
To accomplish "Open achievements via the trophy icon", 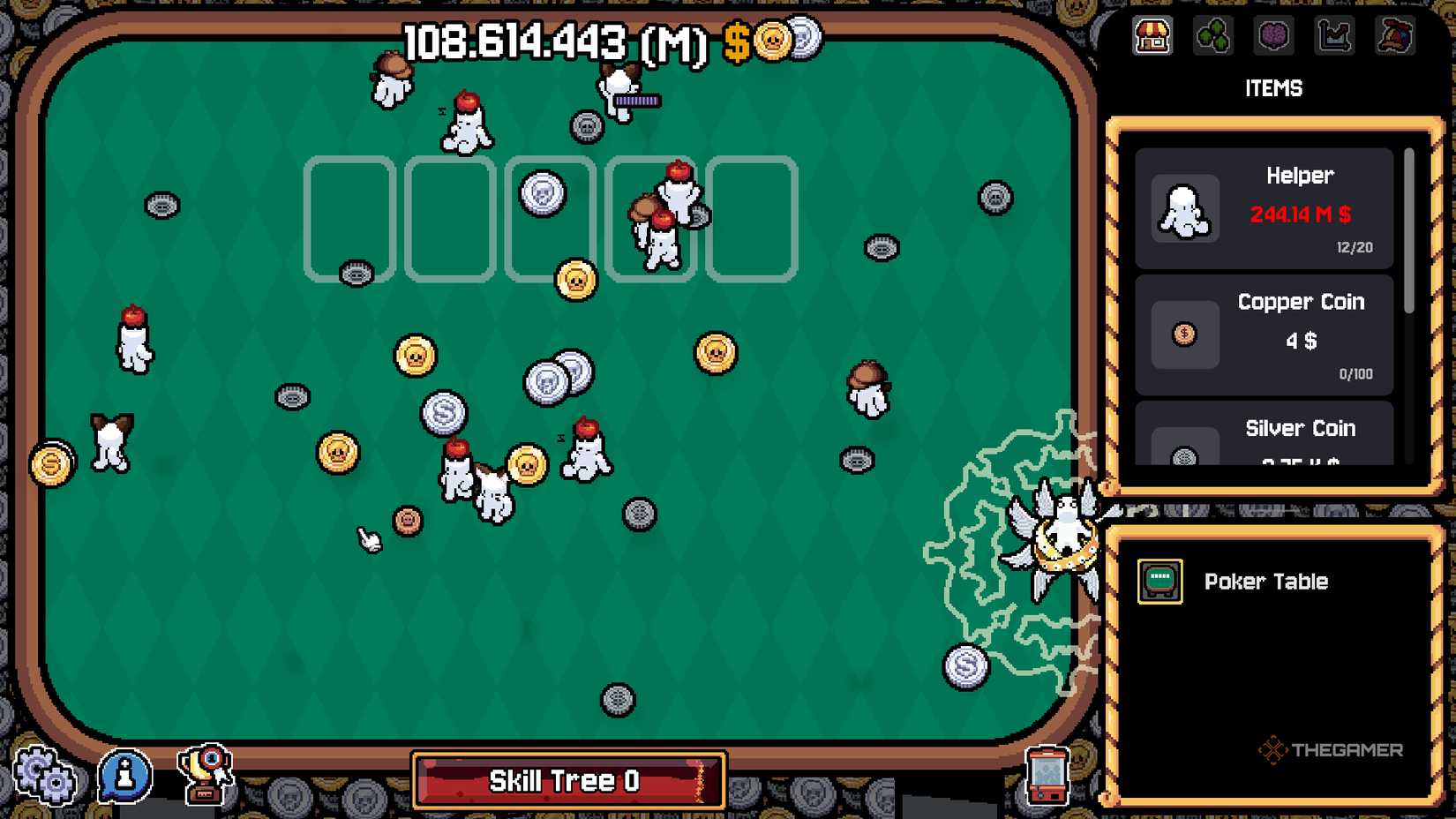I will [x=207, y=777].
